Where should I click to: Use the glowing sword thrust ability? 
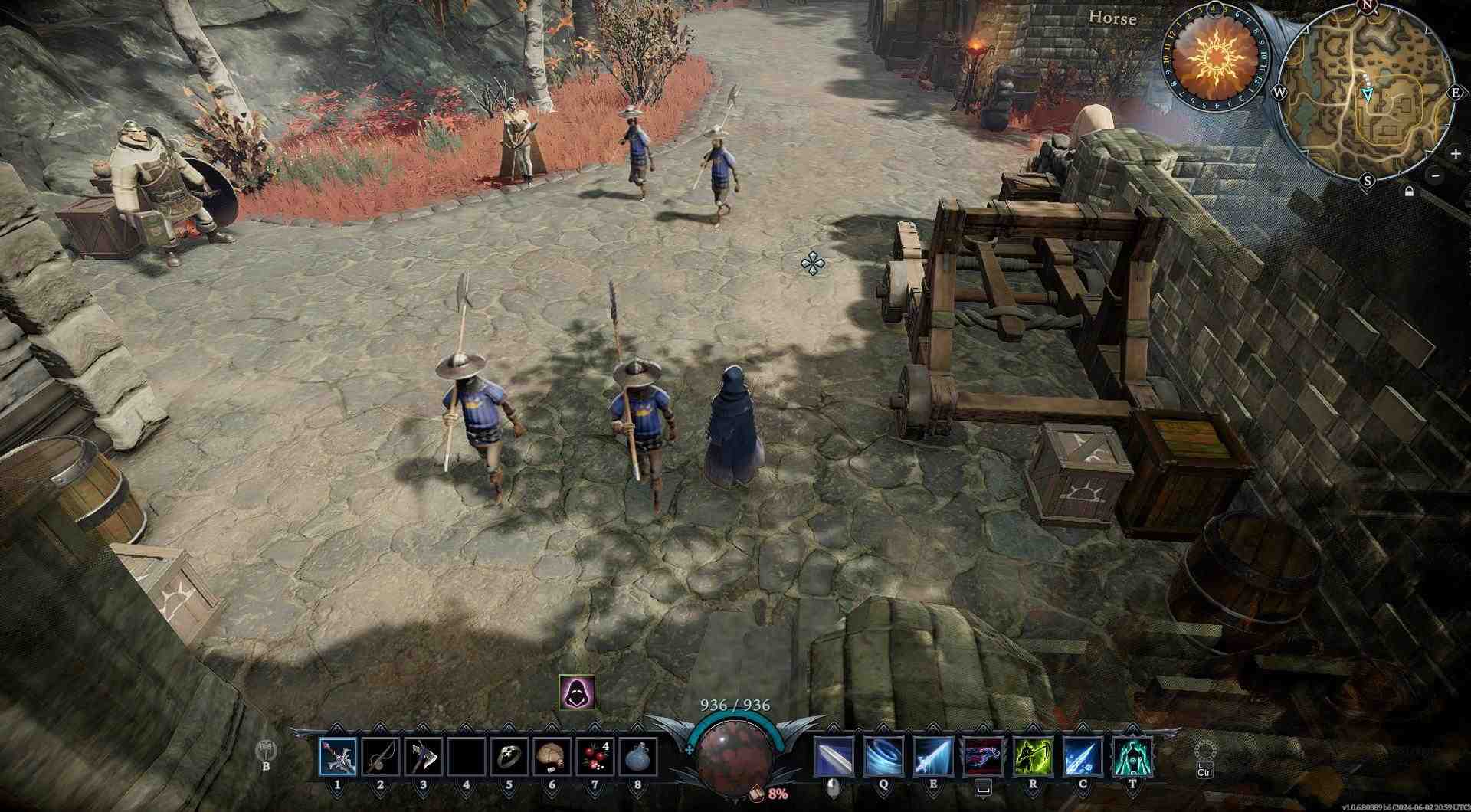point(933,757)
